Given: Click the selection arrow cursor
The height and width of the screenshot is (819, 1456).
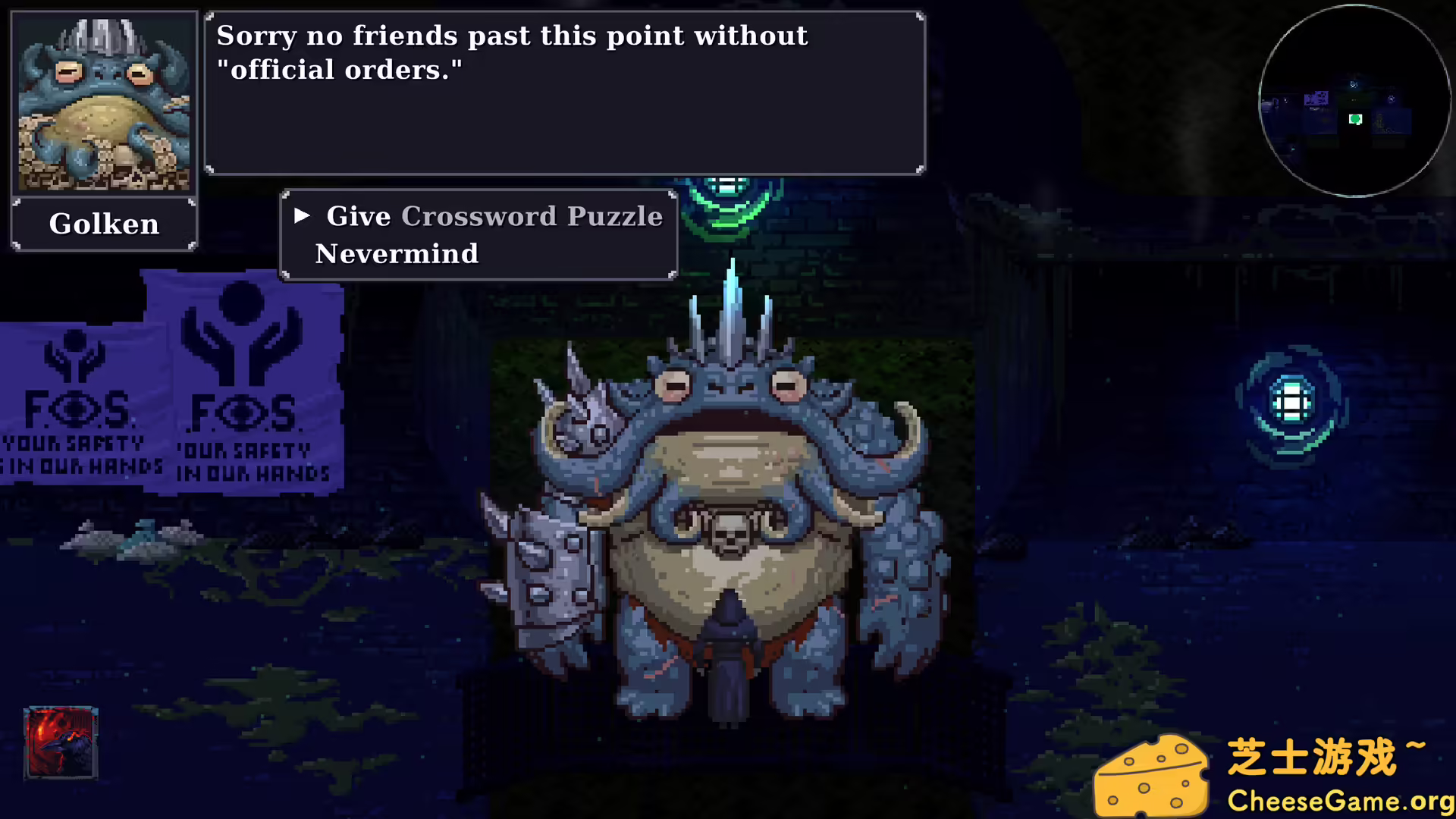Looking at the screenshot, I should pos(302,216).
